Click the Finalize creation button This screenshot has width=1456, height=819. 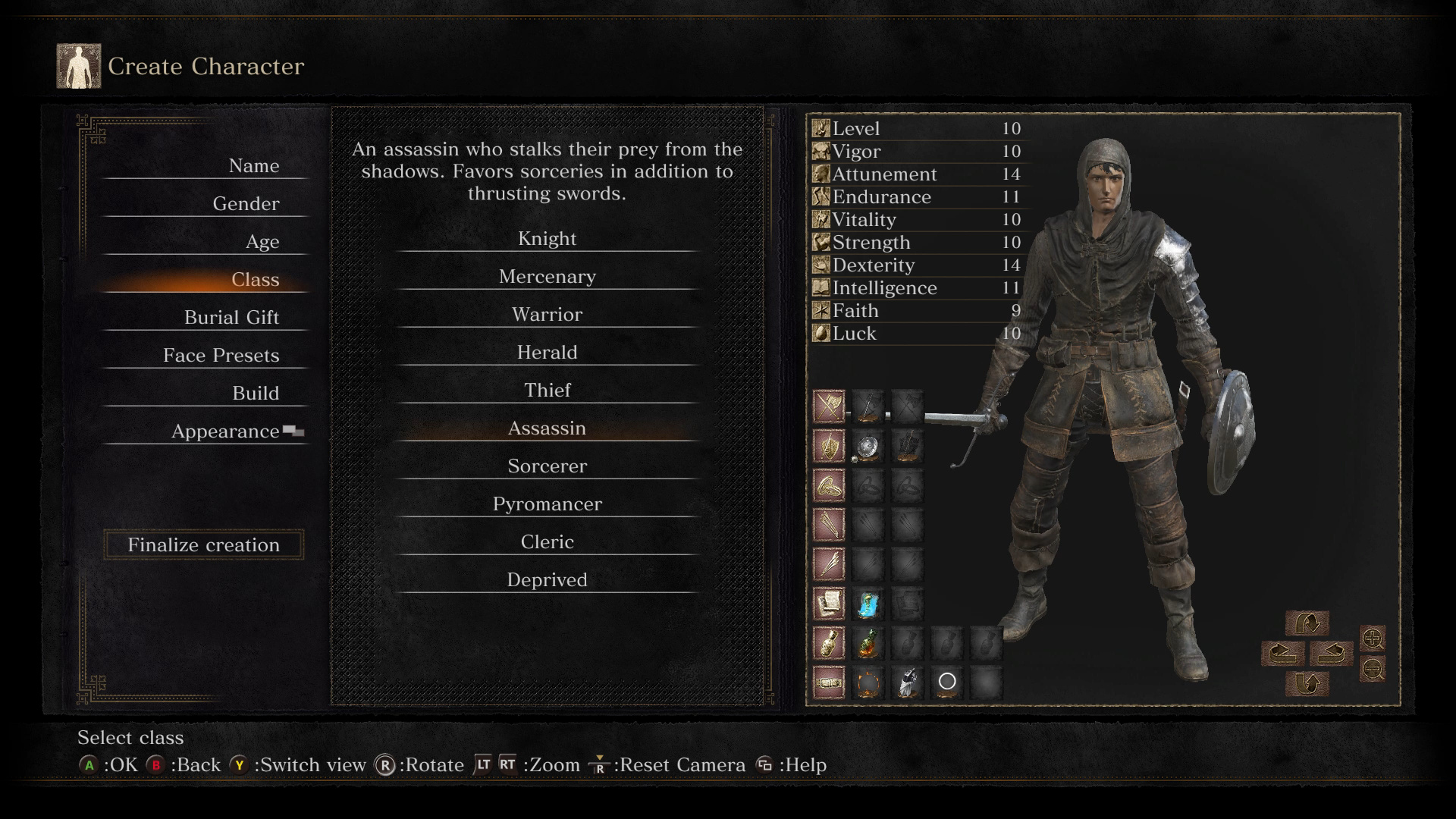(203, 544)
